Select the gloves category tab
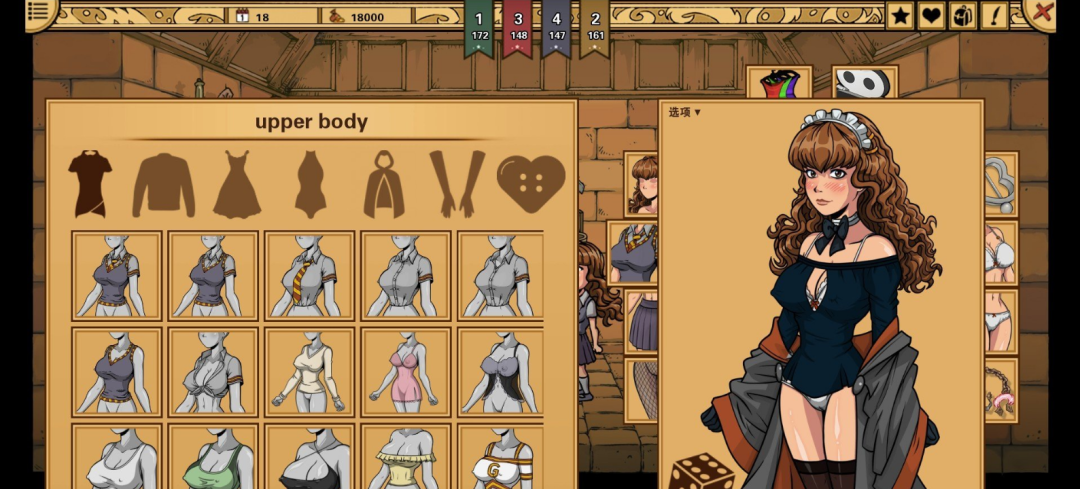This screenshot has height=489, width=1080. [x=457, y=184]
